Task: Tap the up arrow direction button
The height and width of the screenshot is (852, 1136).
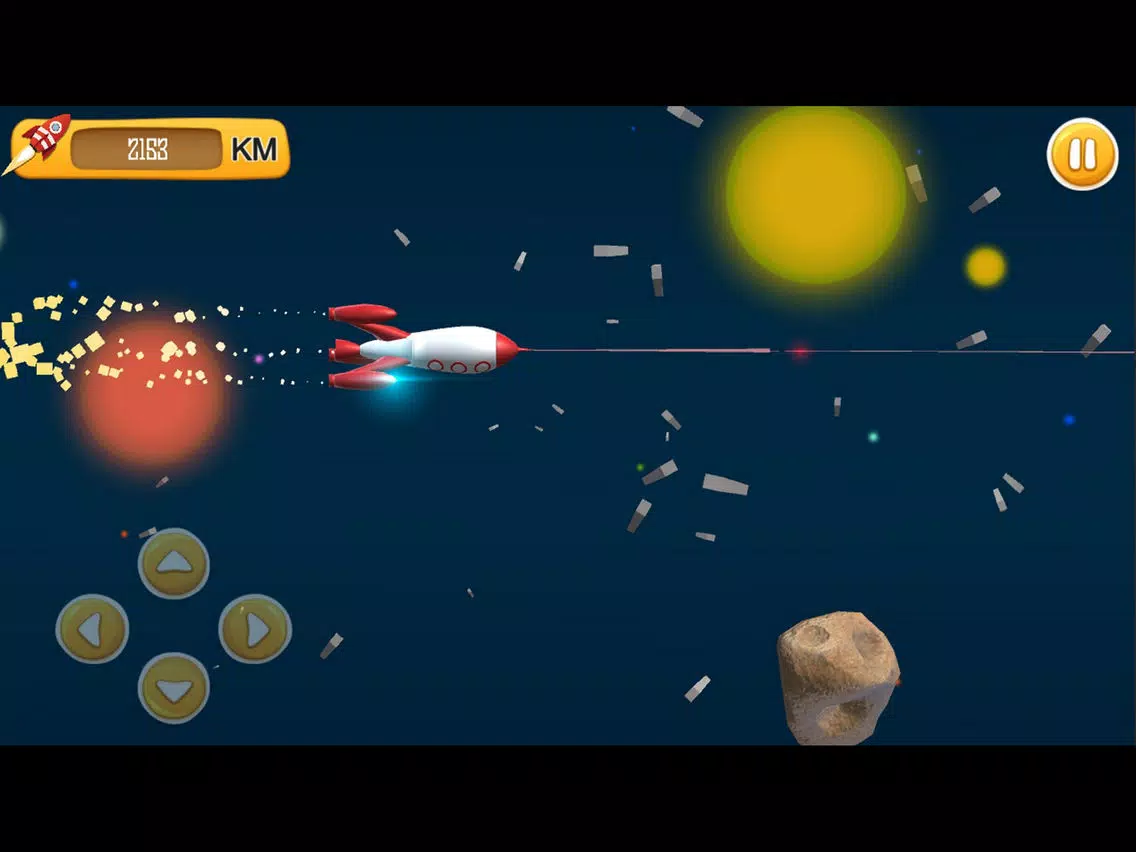Action: [x=174, y=563]
